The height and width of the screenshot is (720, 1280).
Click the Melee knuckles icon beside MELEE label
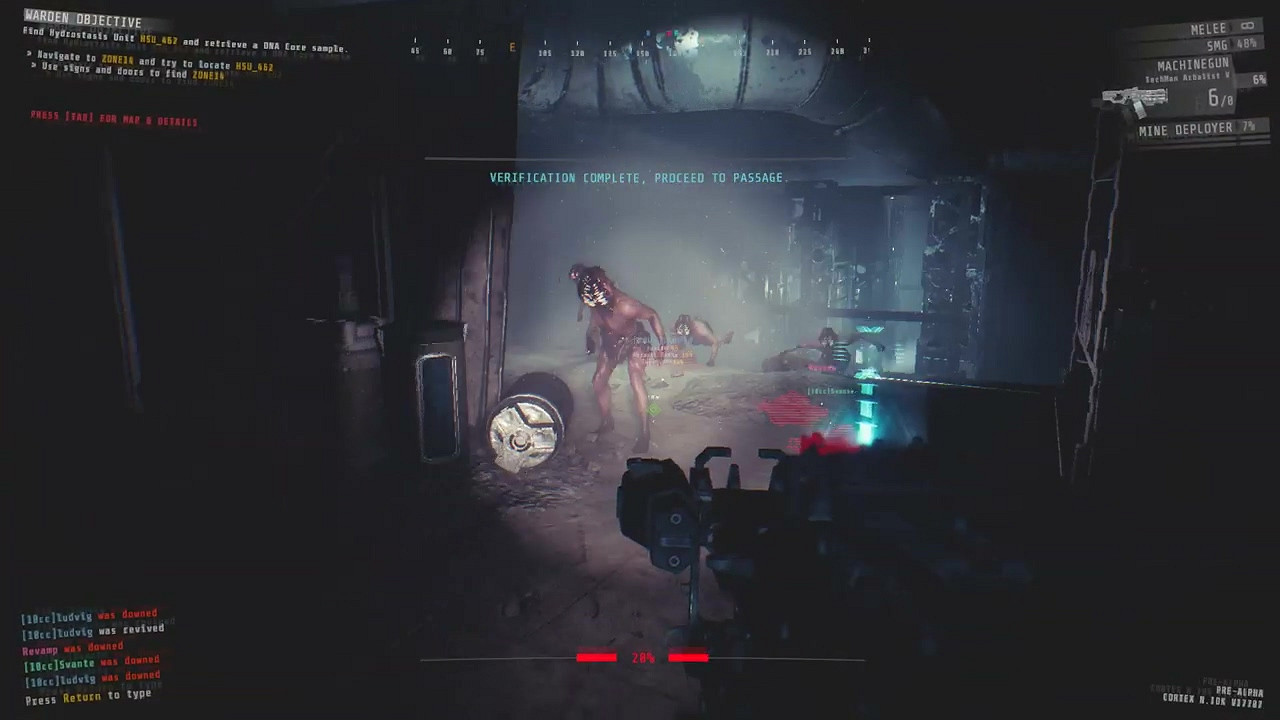coord(1246,27)
